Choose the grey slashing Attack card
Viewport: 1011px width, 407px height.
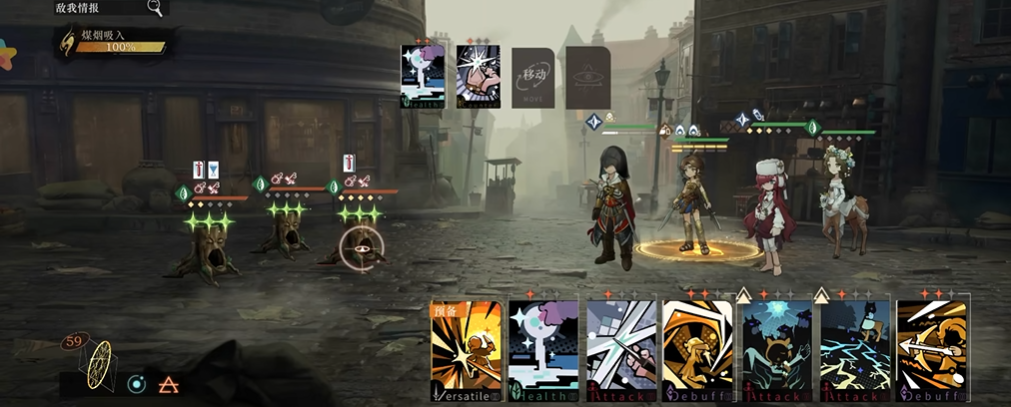coord(620,351)
